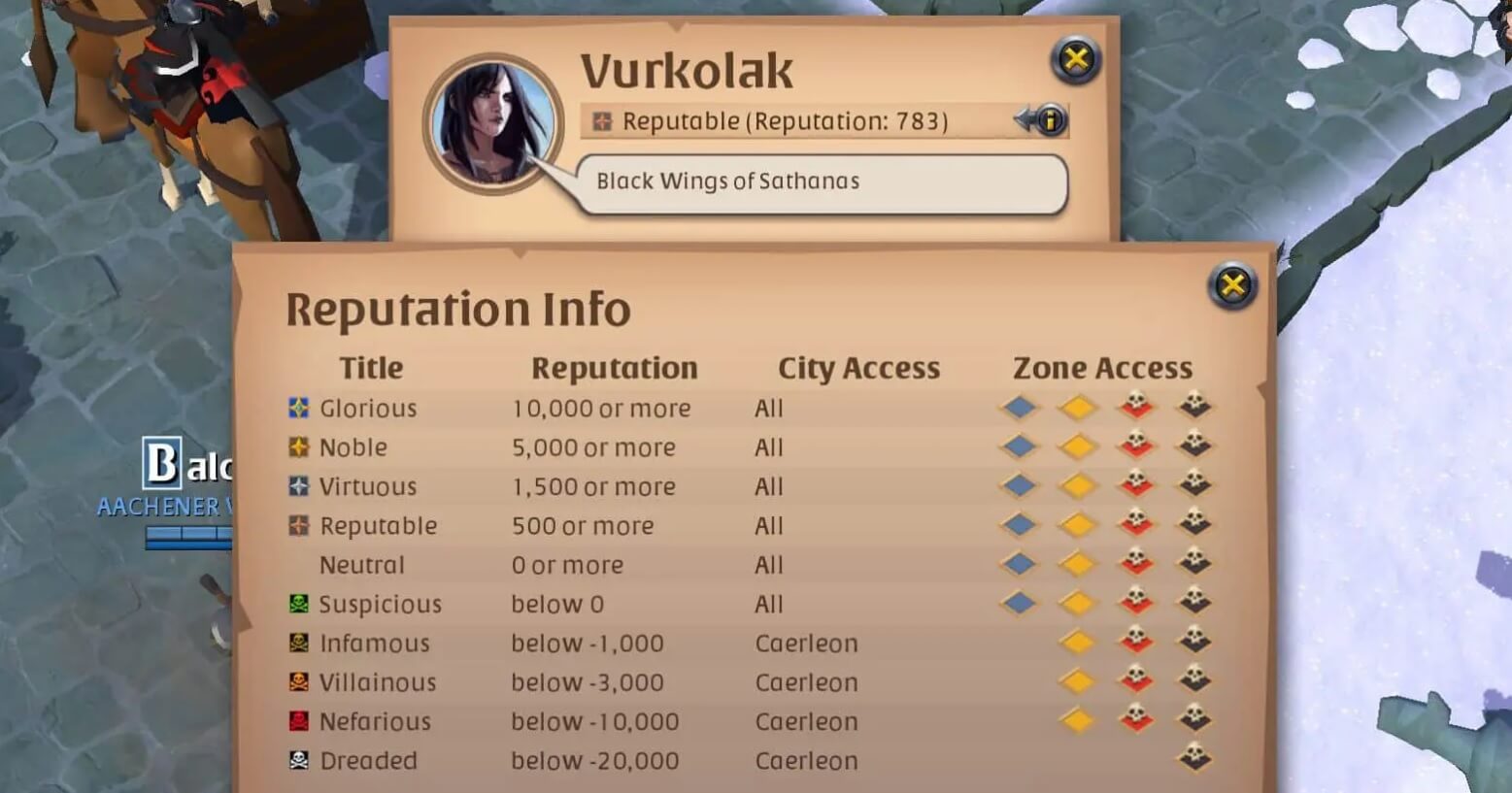Screen dimensions: 1512x793
Task: Click the blue zone access diamond on Glorious row
Action: click(x=1020, y=409)
